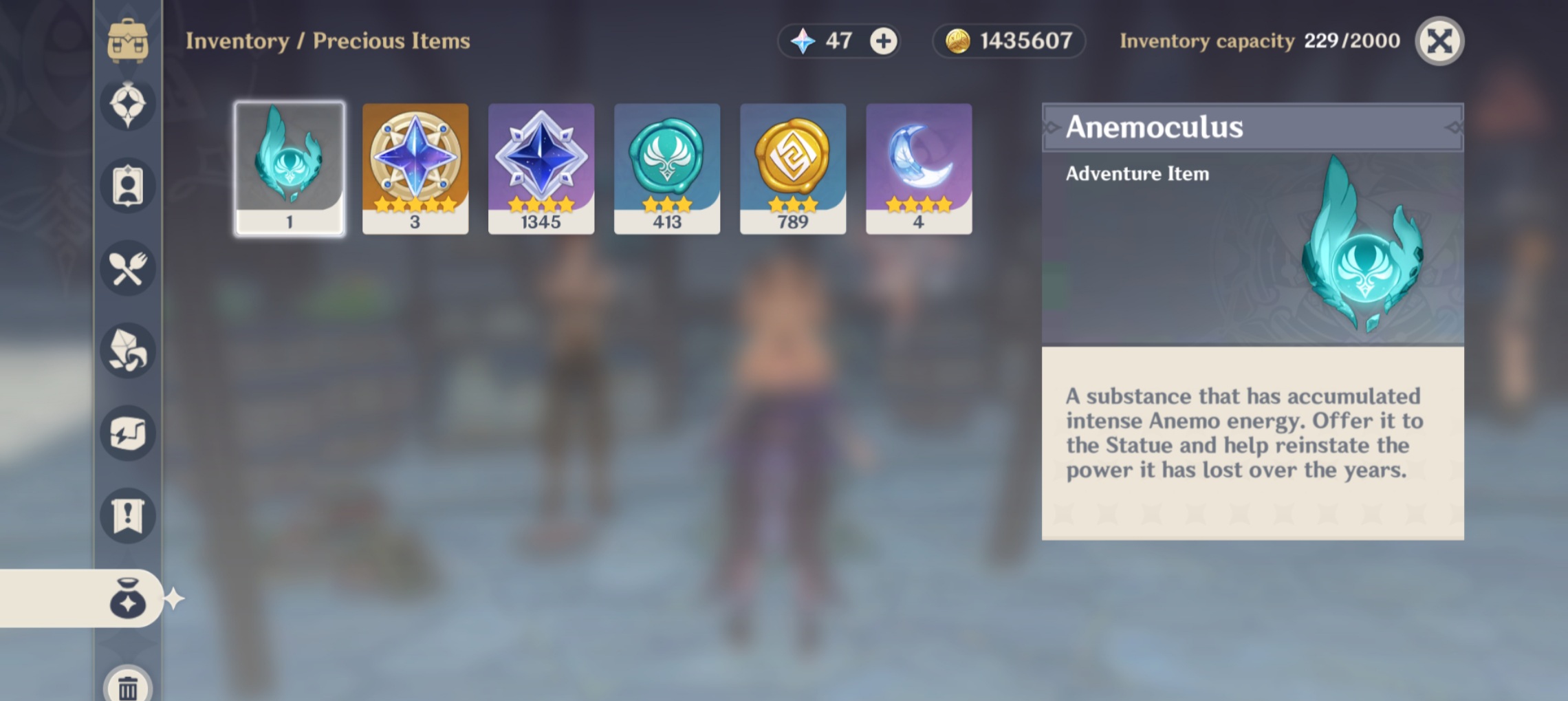1568x701 pixels.
Task: Pick the Geo Sigil slot showing 789
Action: (793, 169)
